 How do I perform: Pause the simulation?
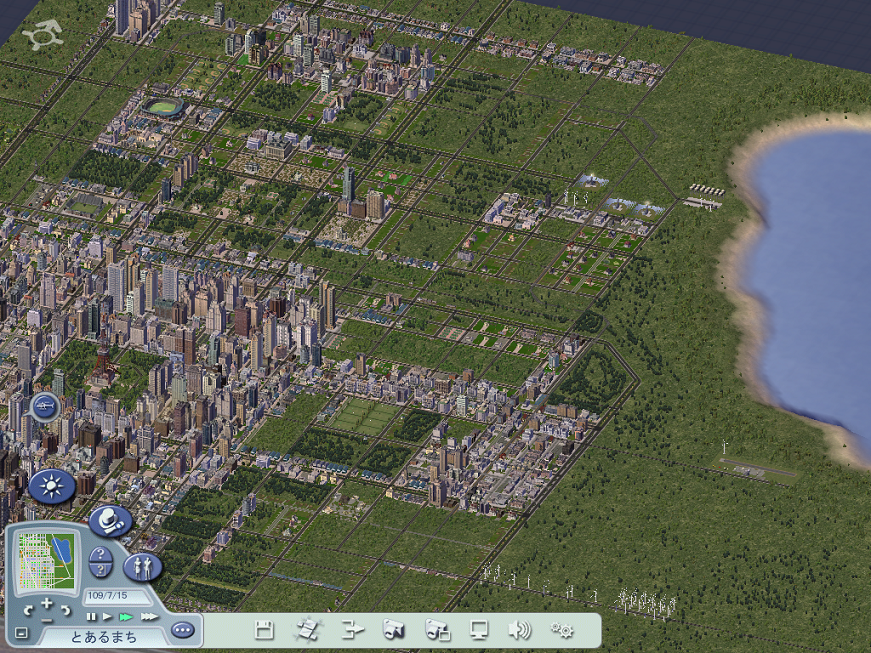click(x=91, y=617)
